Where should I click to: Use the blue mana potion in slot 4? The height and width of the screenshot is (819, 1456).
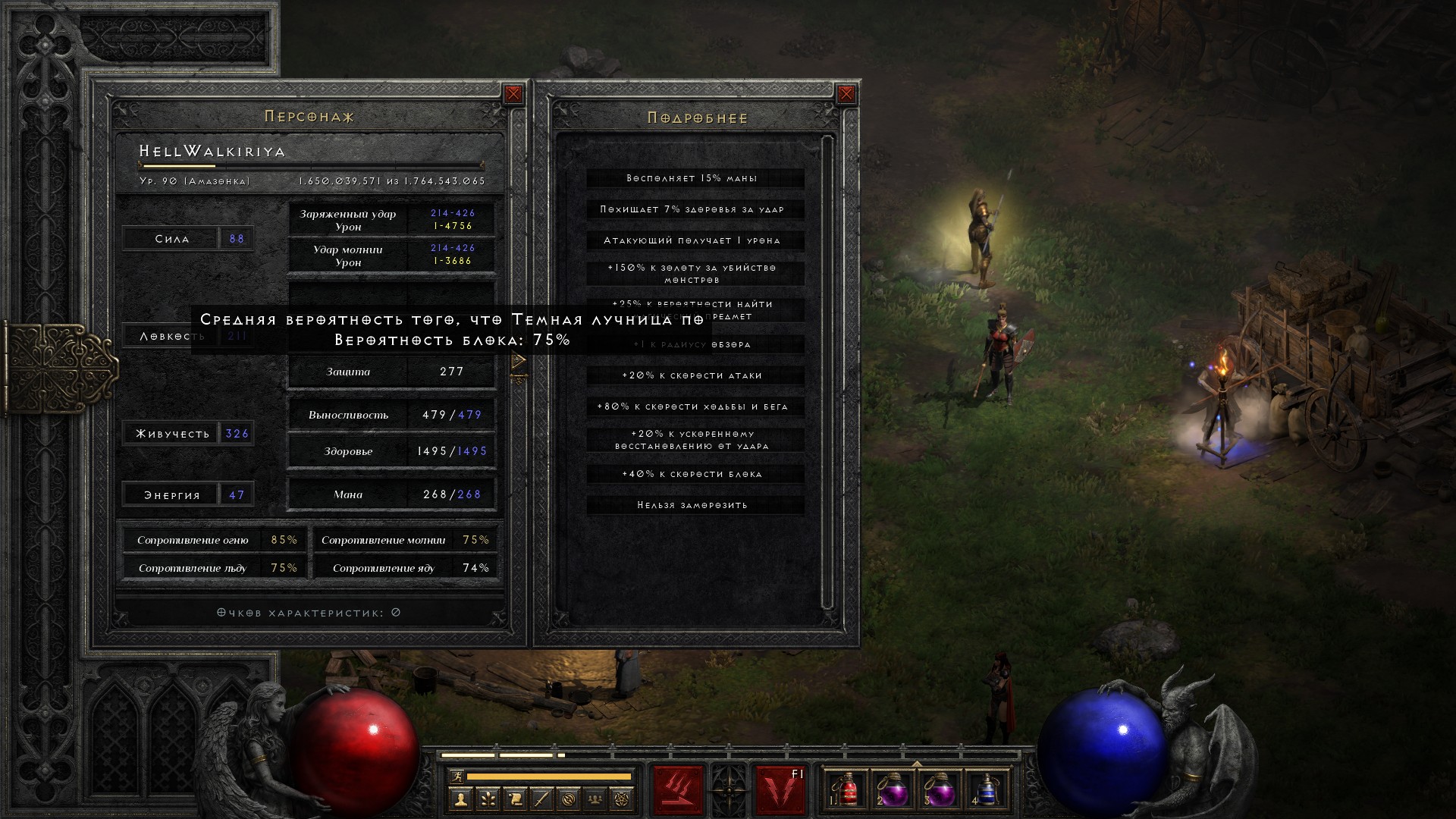pos(987,791)
